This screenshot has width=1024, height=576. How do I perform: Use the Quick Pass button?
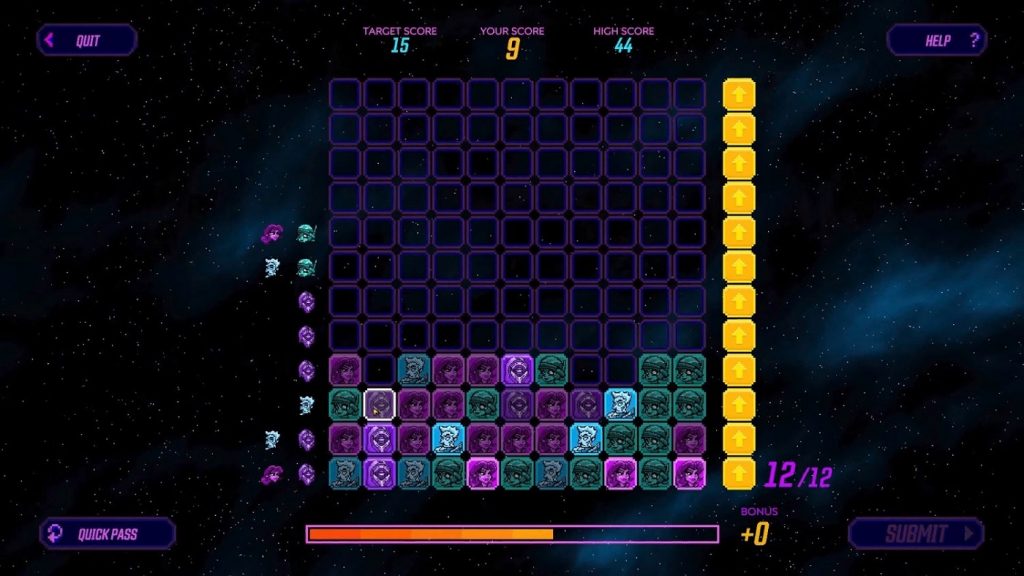(x=107, y=534)
